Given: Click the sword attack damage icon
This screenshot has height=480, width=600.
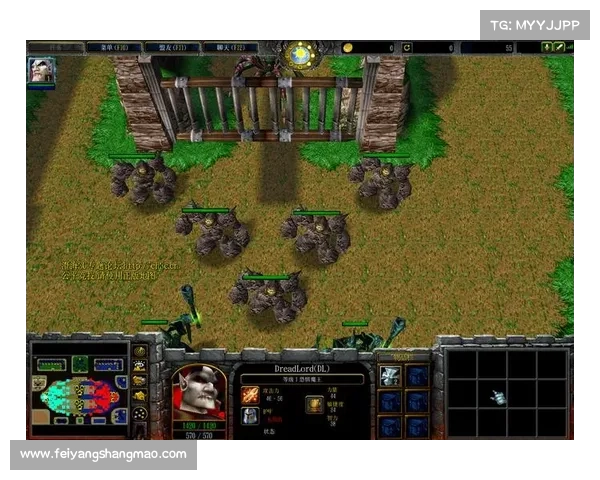Looking at the screenshot, I should tap(250, 395).
